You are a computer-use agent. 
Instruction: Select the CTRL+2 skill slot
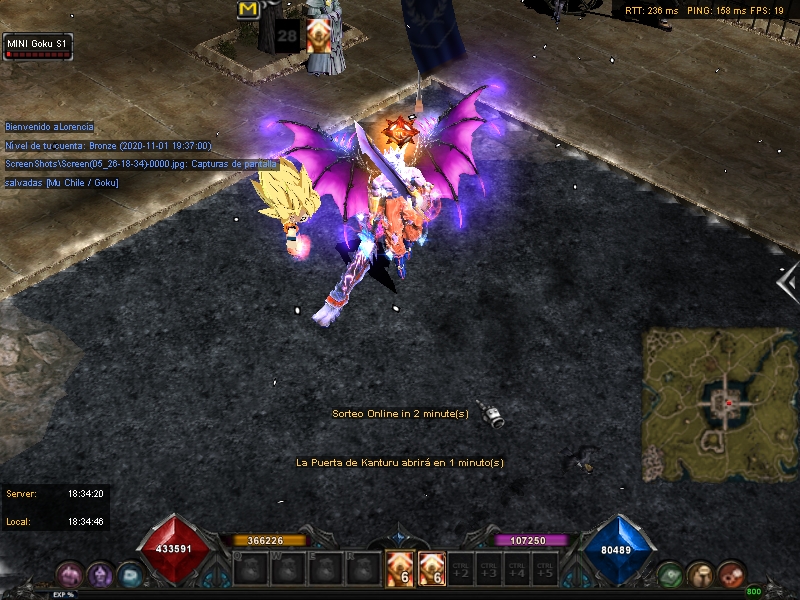click(461, 569)
